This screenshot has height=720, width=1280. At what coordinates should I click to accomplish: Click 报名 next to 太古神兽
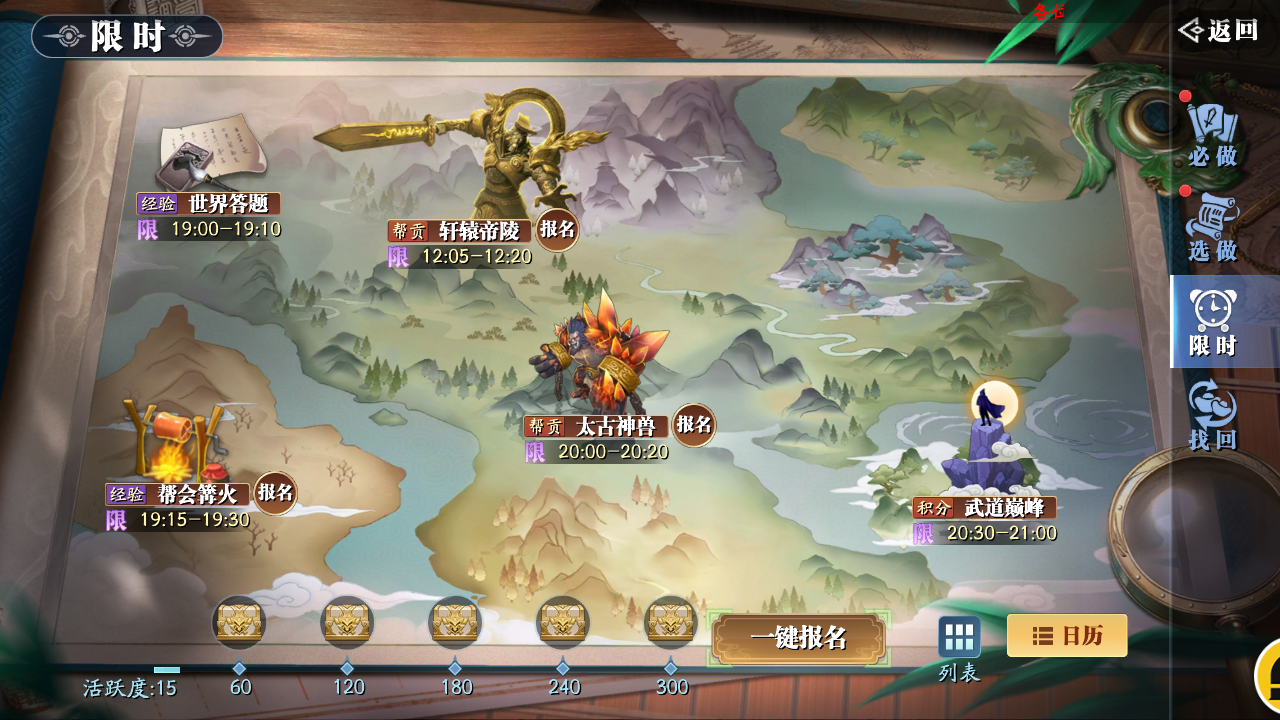[x=693, y=424]
